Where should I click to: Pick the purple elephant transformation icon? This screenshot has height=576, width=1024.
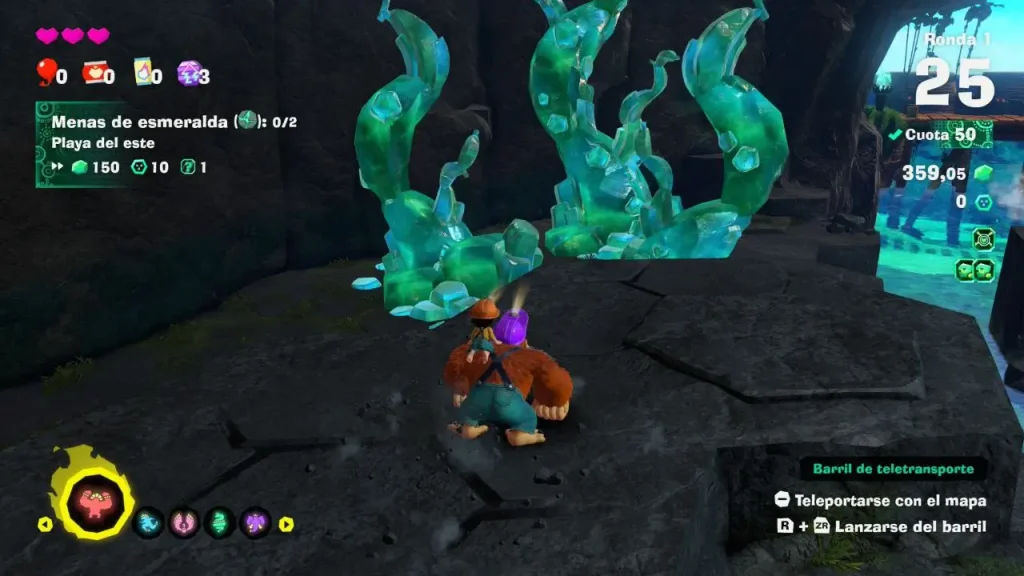257,522
